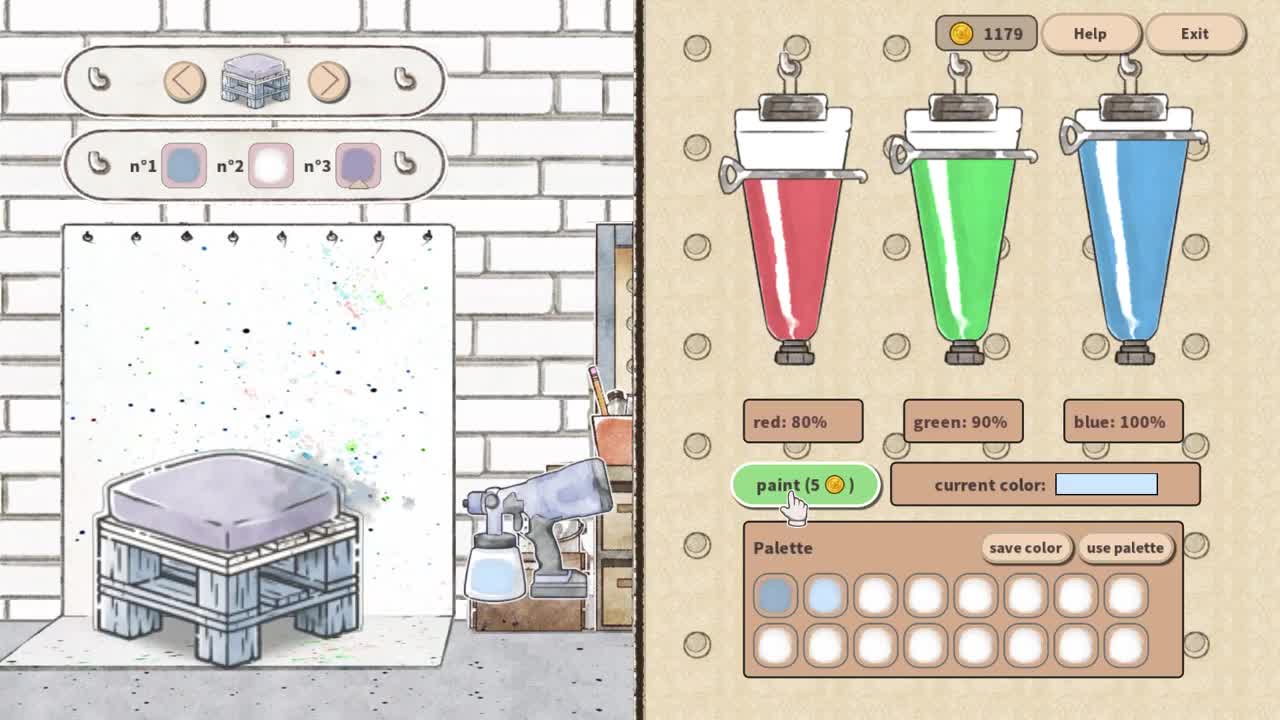Click the use palette button
Viewport: 1280px width, 720px height.
pyautogui.click(x=1125, y=548)
